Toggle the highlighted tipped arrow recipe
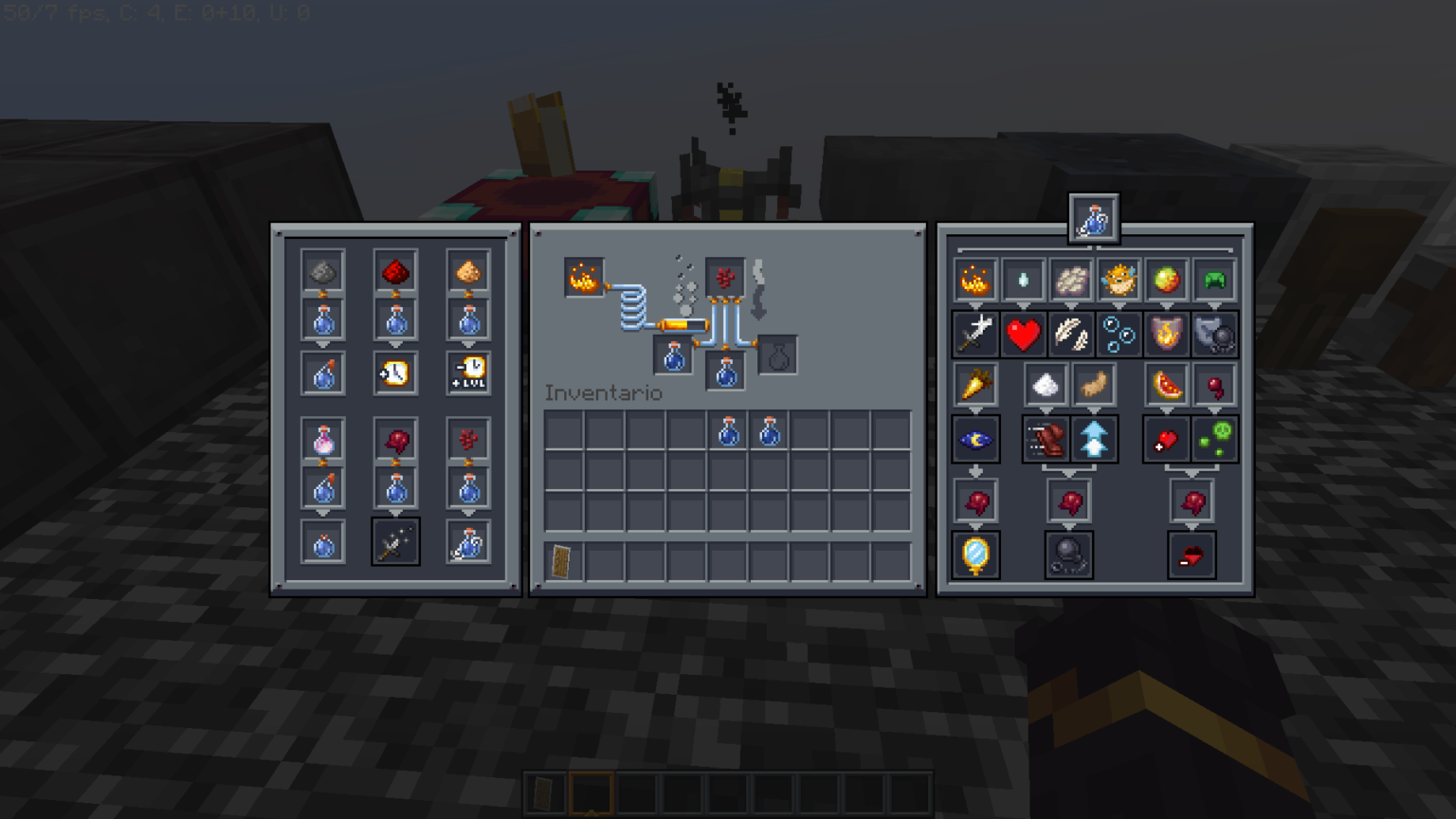Viewport: 1456px width, 819px height. [x=395, y=540]
